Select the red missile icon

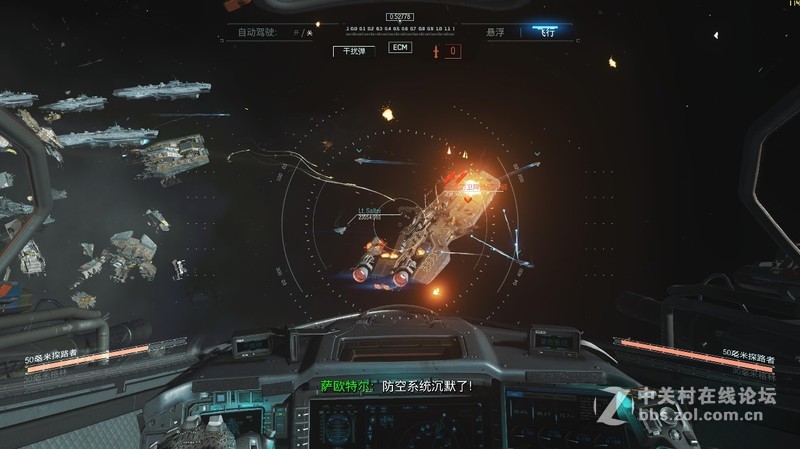click(x=437, y=50)
